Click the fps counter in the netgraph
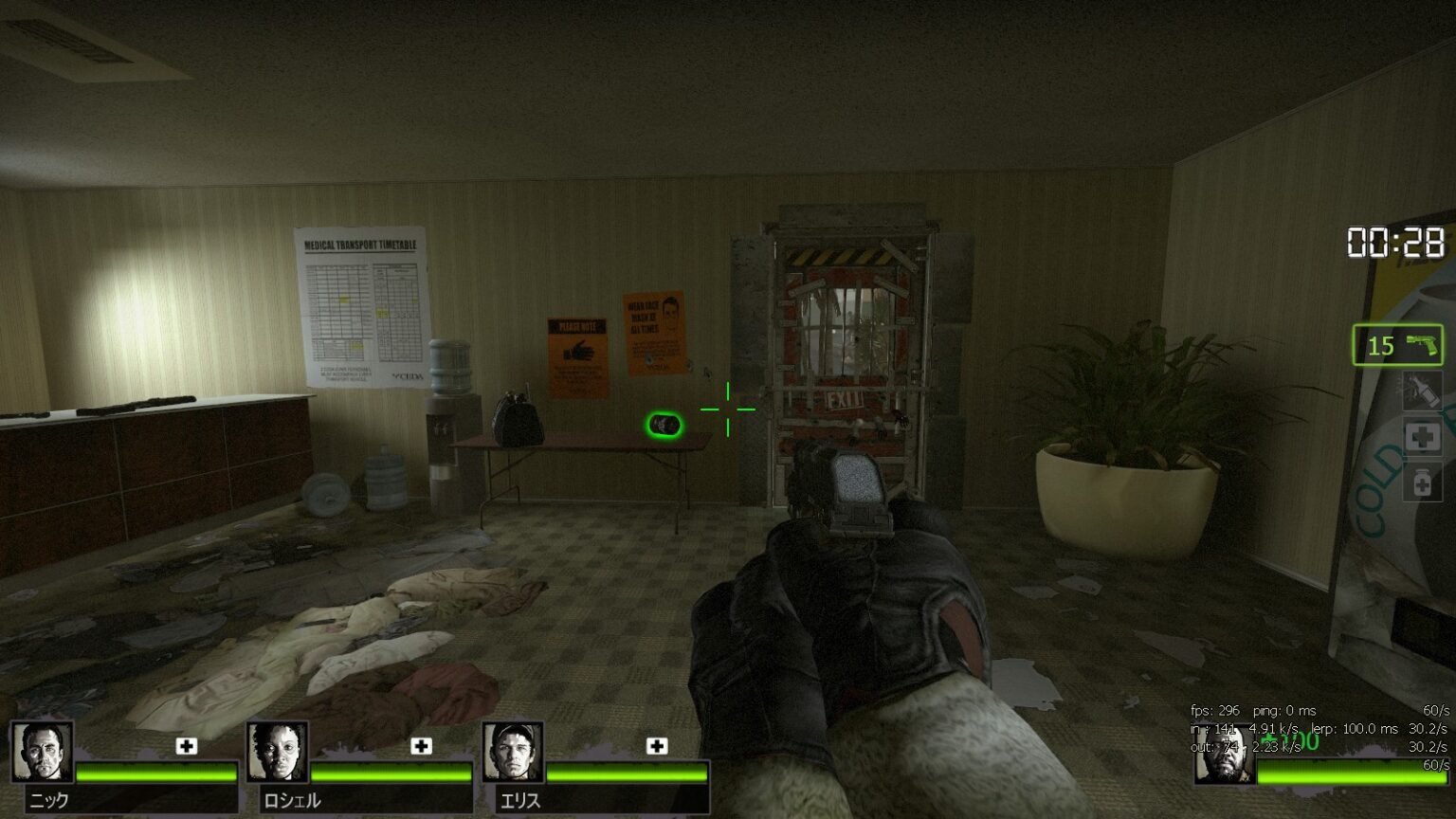 tap(1213, 710)
